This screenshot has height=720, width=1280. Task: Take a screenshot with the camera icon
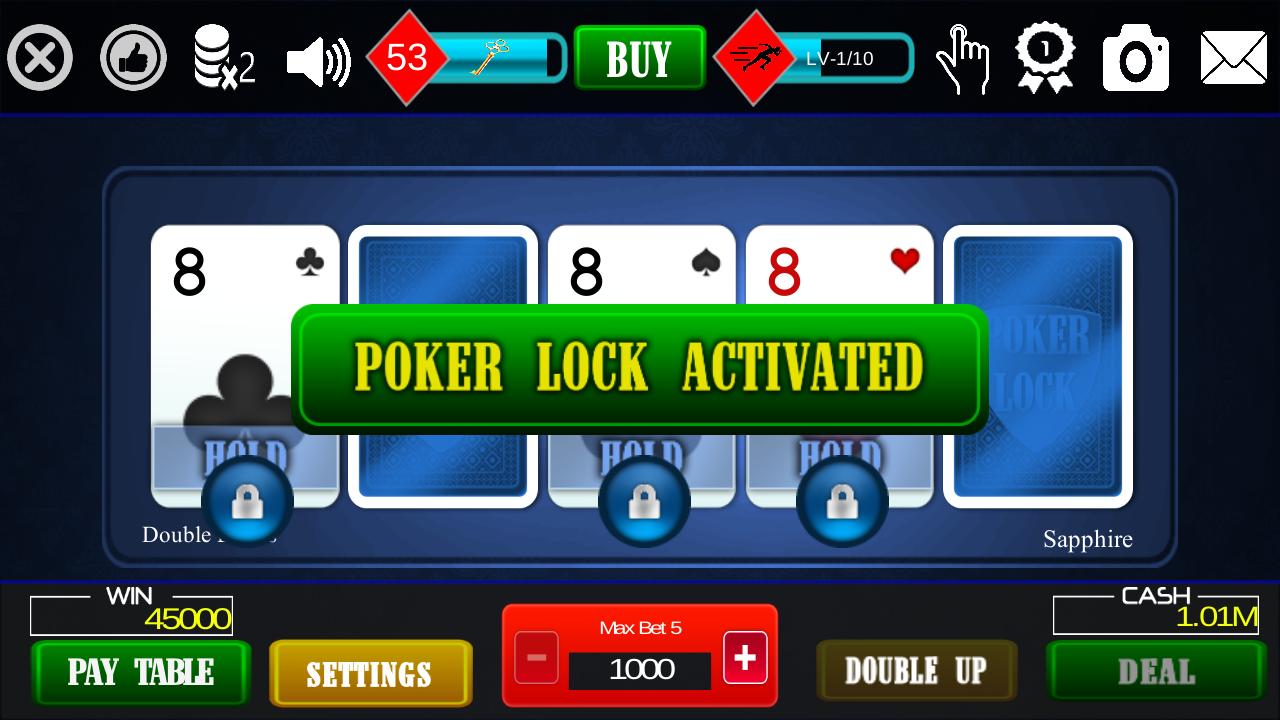pyautogui.click(x=1135, y=57)
